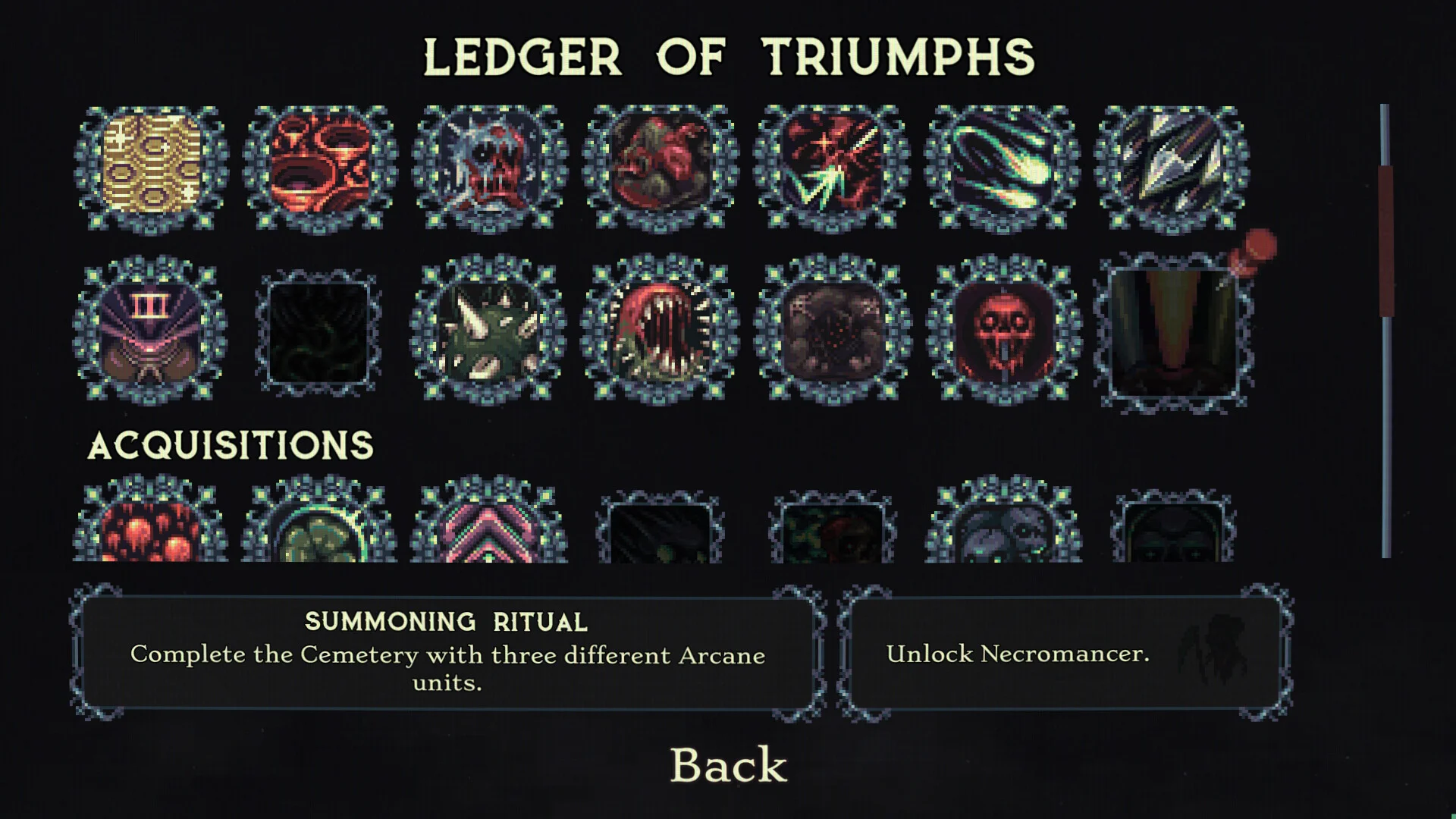
Task: Select the silver arrowheads triumph badge
Action: coord(1172,168)
